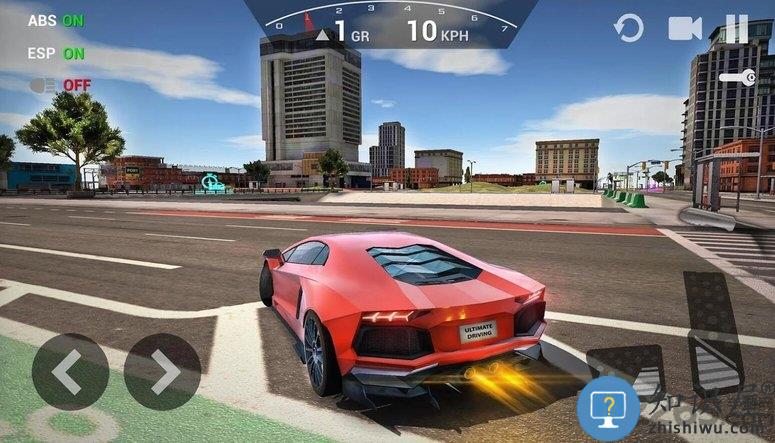Toggle the ABS driving assist

click(56, 20)
